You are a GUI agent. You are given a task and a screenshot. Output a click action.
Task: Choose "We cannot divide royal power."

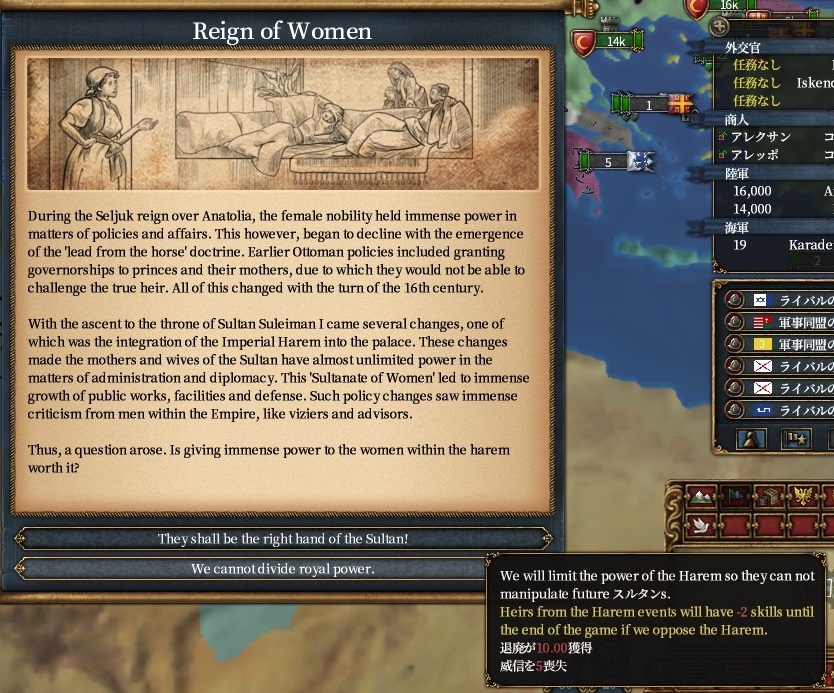(283, 569)
